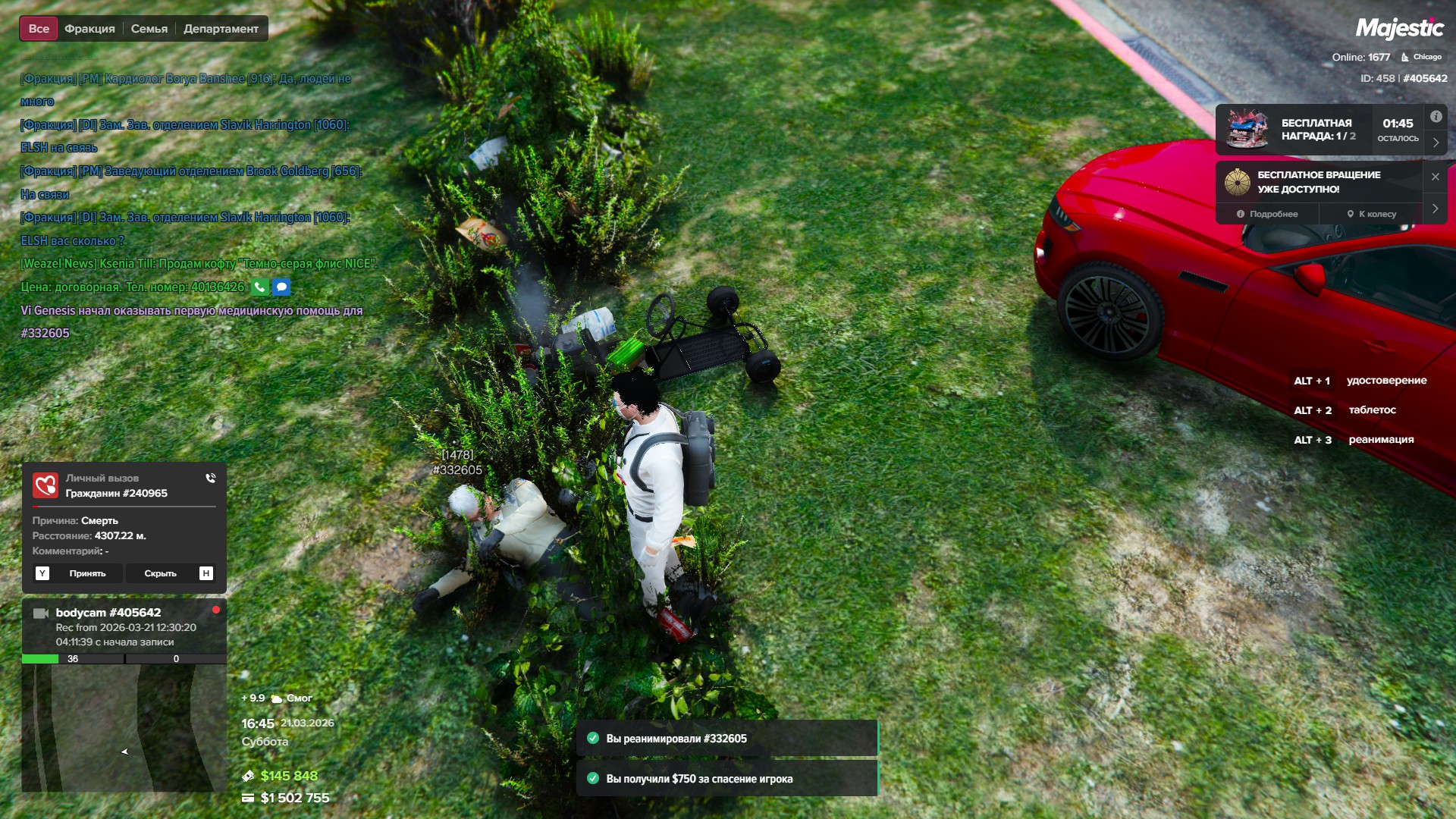Select the Семья chat tab
The height and width of the screenshot is (819, 1456).
149,29
